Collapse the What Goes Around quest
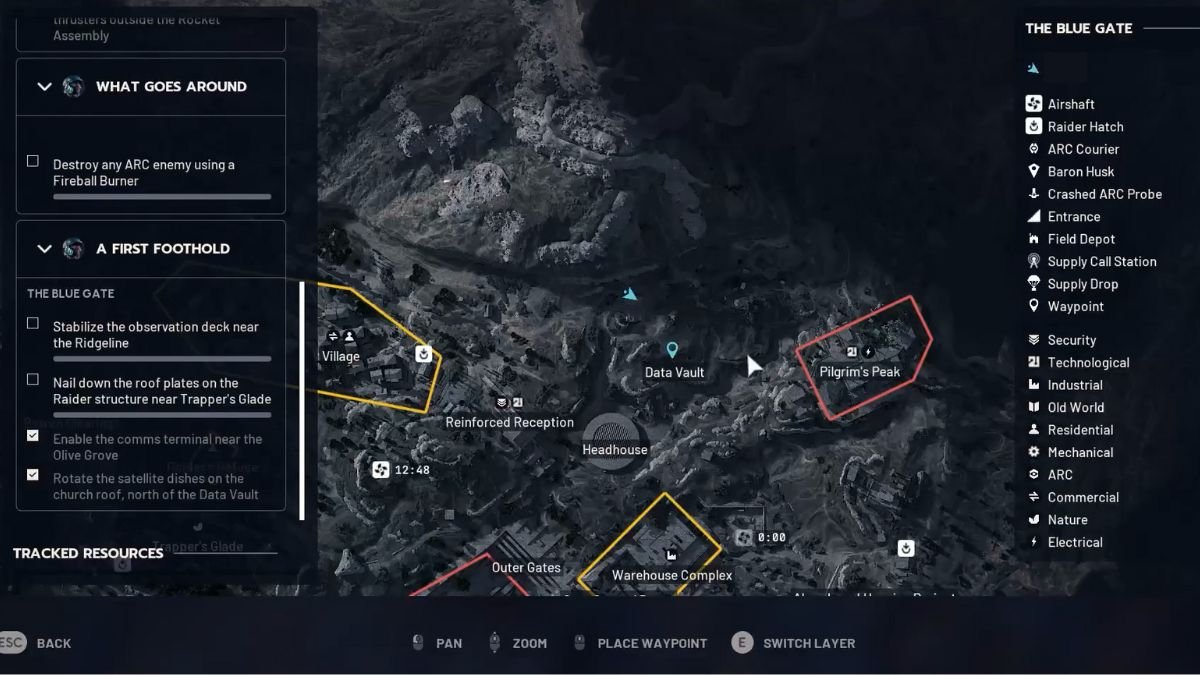Image resolution: width=1200 pixels, height=675 pixels. (44, 87)
